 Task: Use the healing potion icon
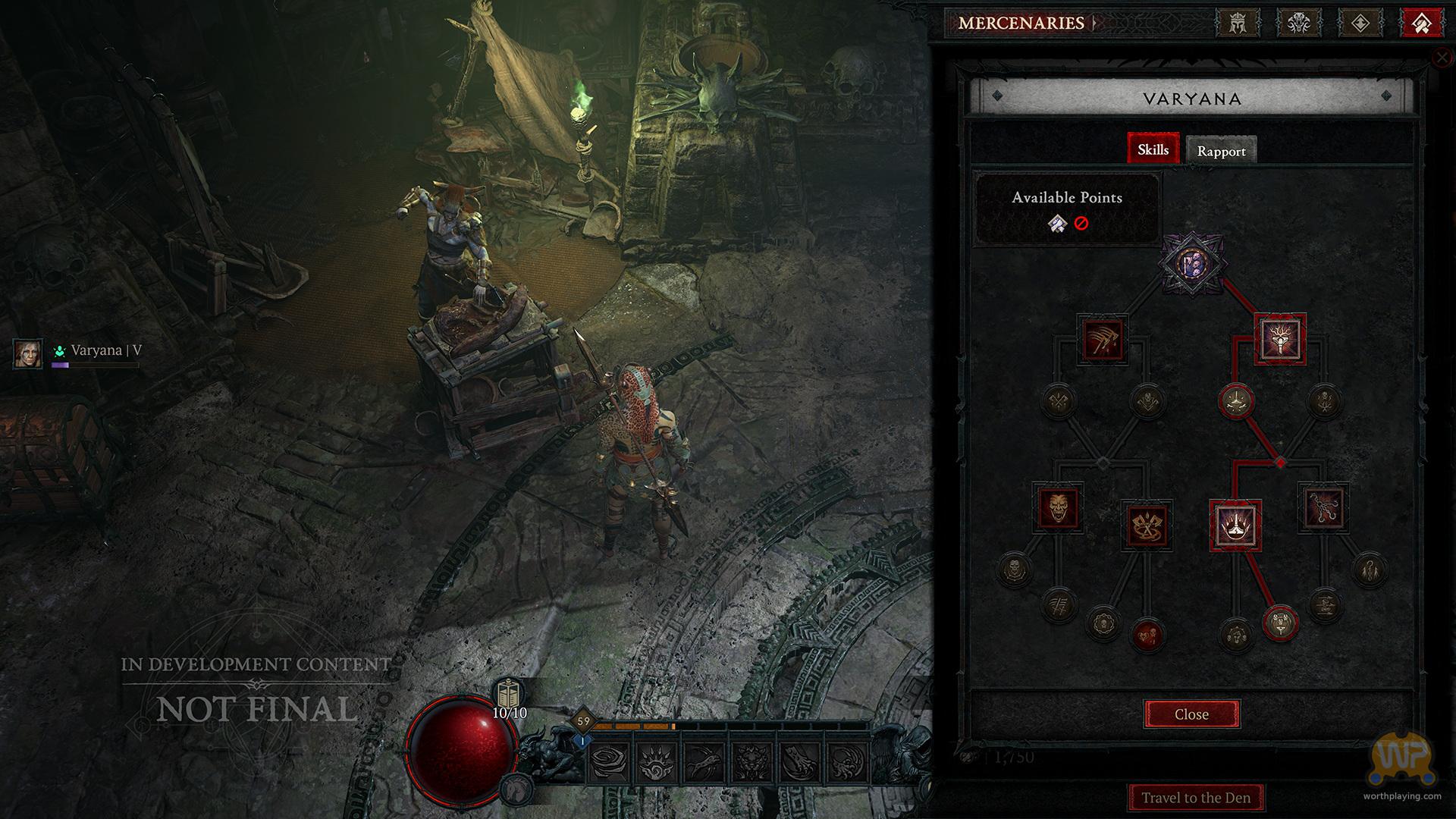pyautogui.click(x=510, y=695)
